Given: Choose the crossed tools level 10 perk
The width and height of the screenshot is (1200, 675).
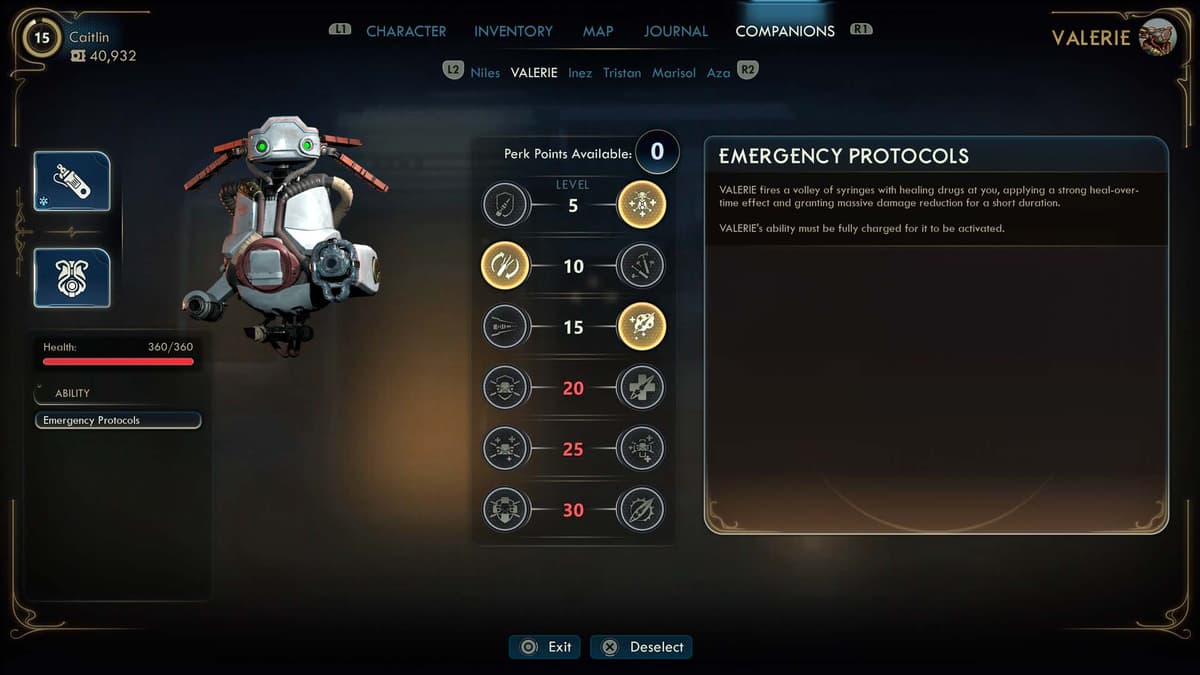Looking at the screenshot, I should 641,267.
